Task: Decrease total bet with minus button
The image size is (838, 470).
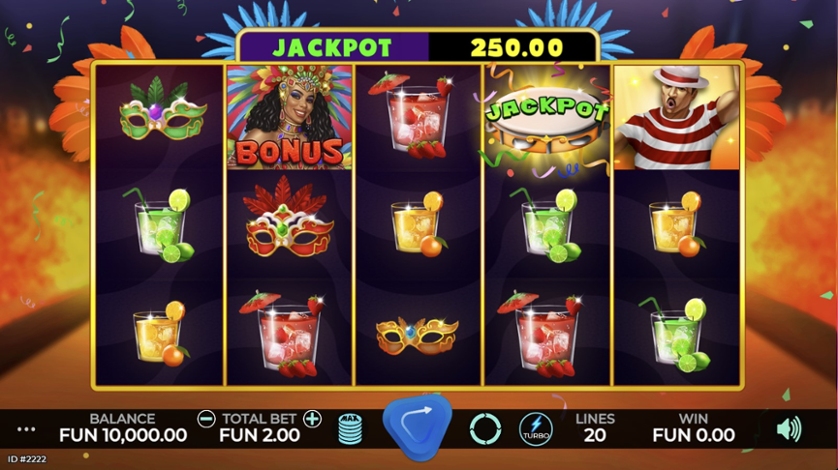Action: (207, 418)
